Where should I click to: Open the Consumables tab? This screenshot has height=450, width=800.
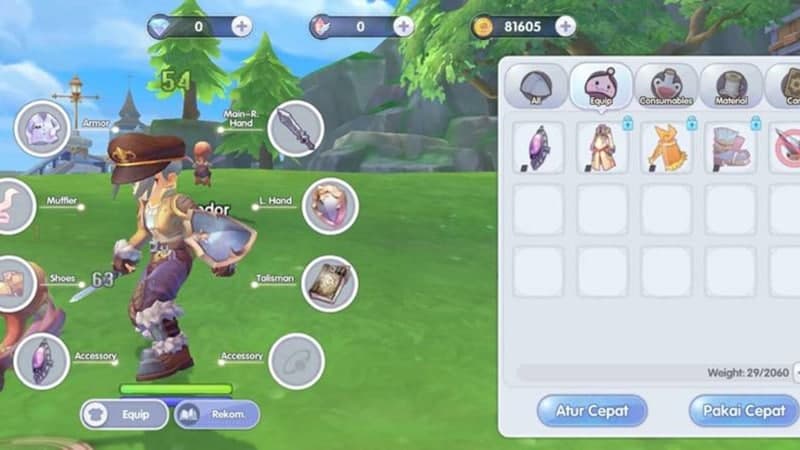(666, 88)
